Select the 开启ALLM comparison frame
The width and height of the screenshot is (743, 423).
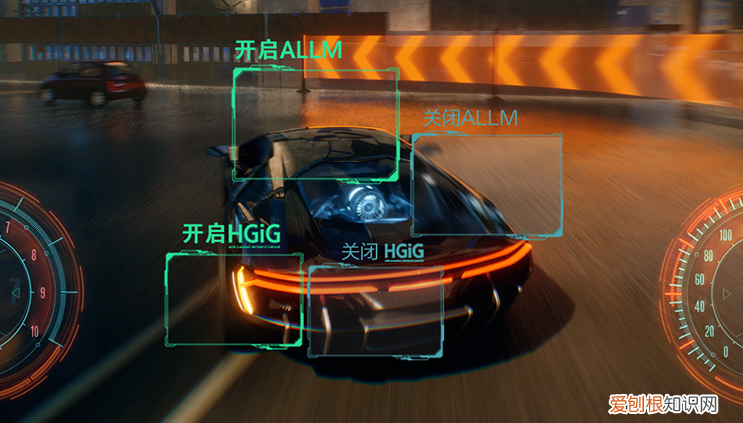(x=315, y=123)
